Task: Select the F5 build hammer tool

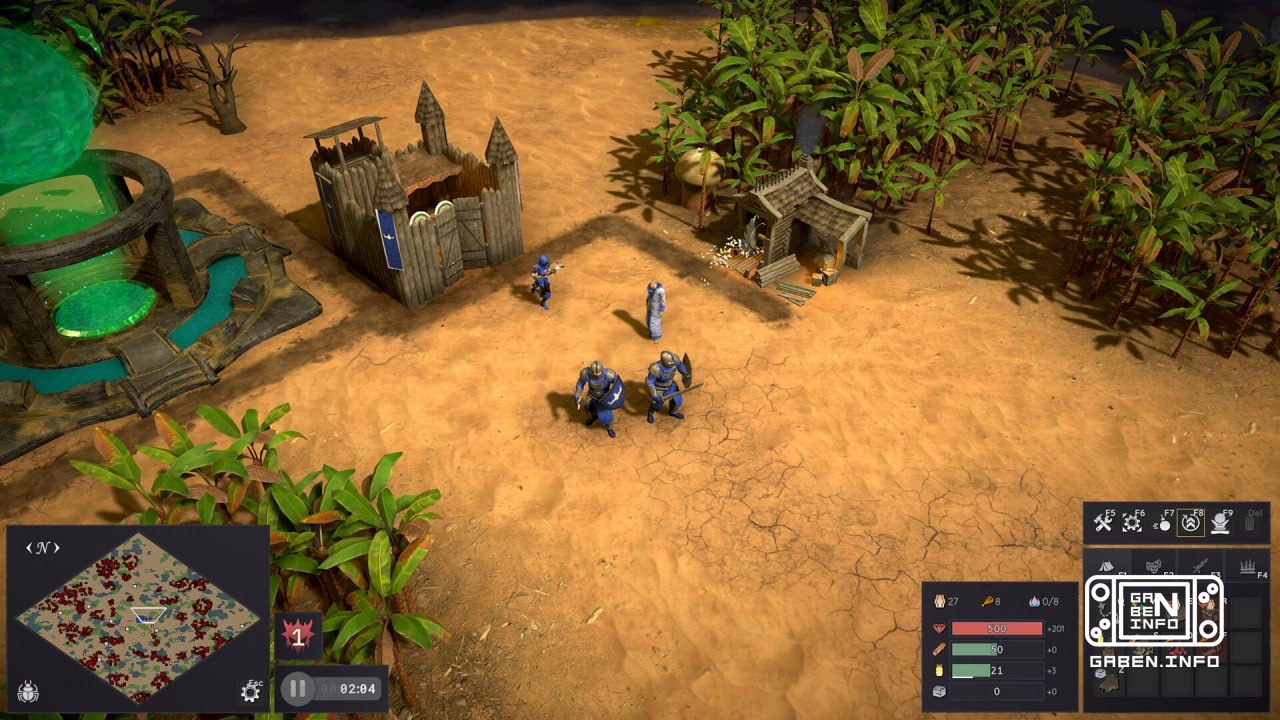Action: pyautogui.click(x=1102, y=522)
